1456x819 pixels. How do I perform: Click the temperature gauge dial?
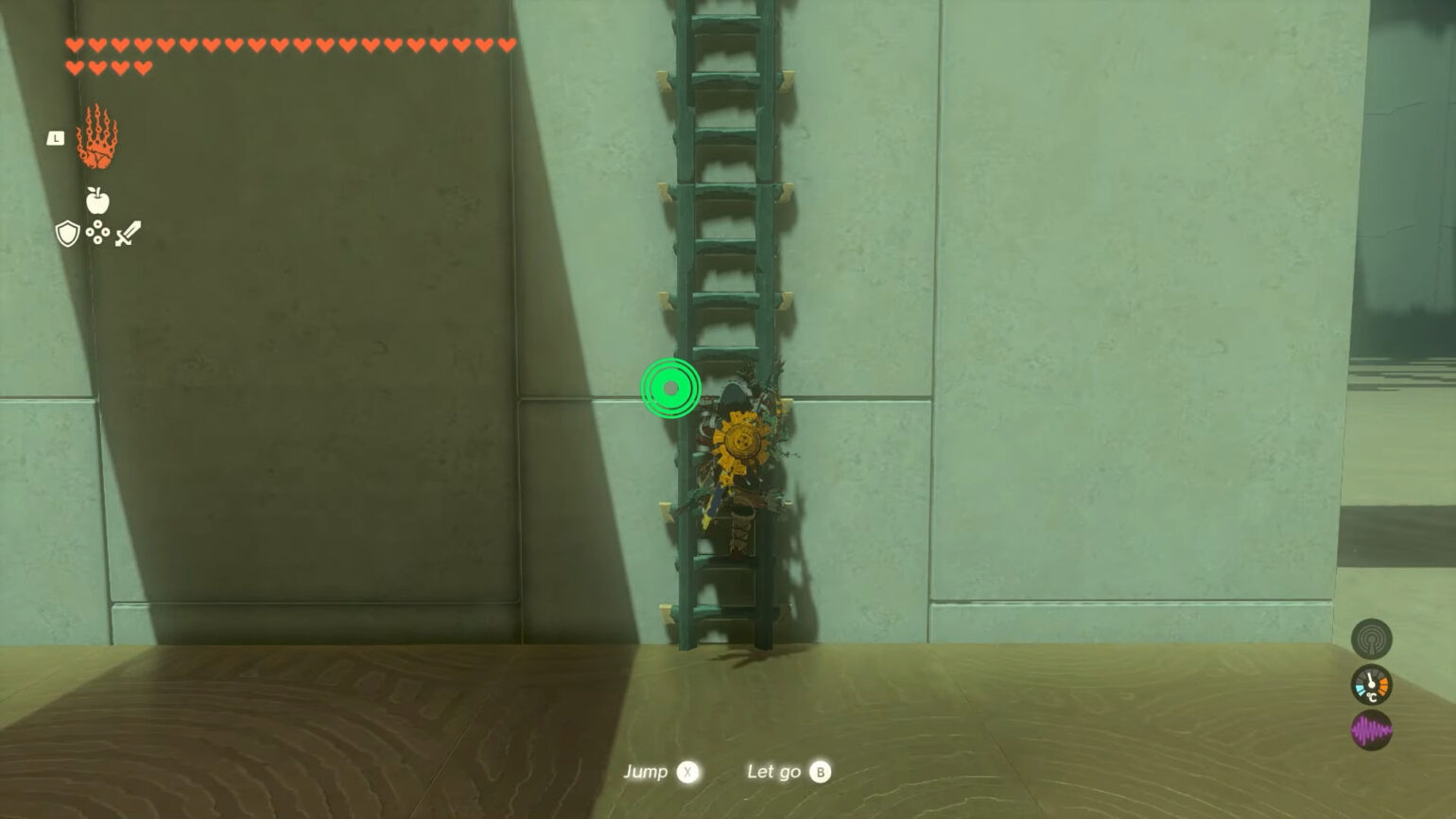pos(1371,685)
